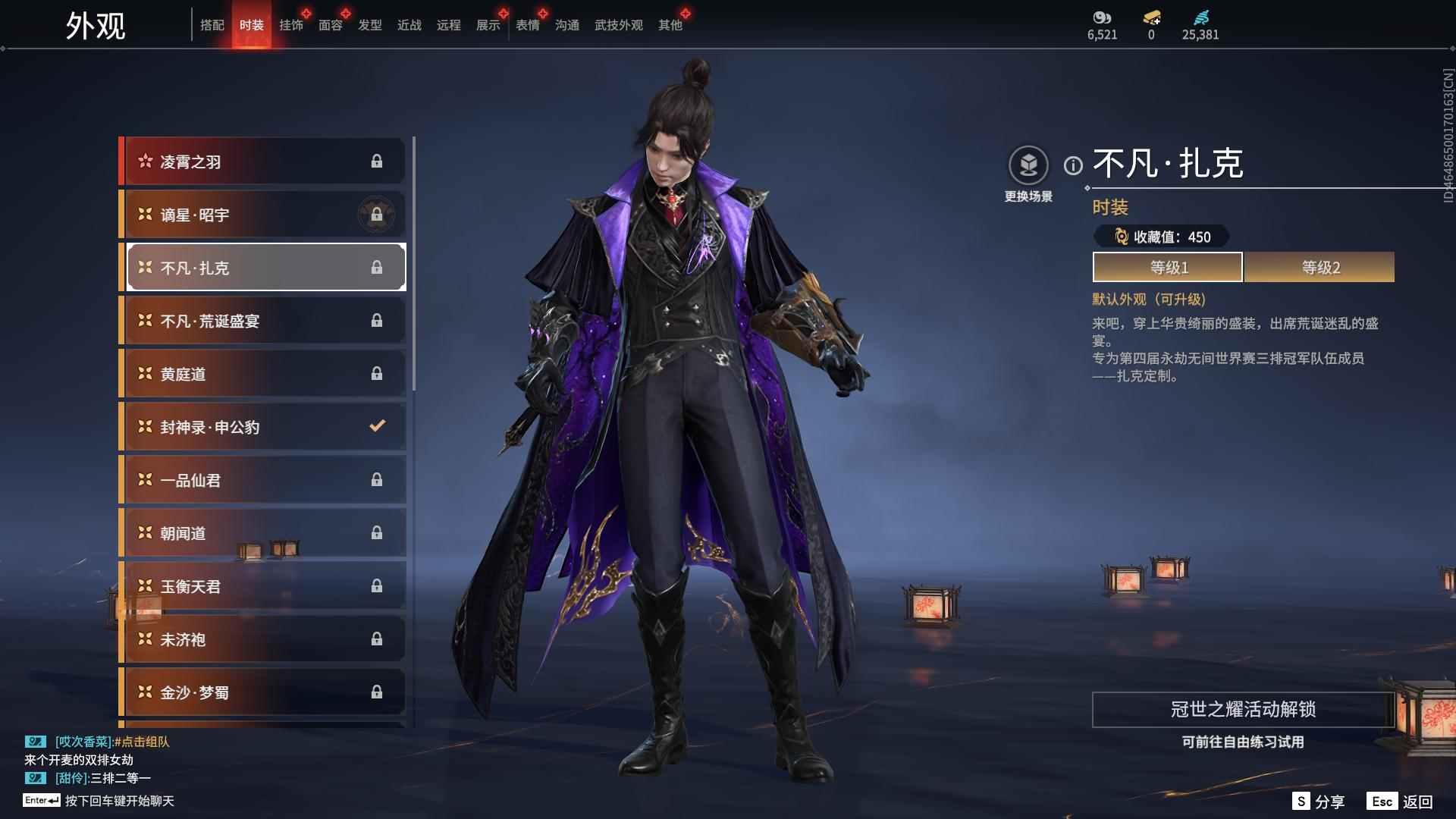Screen dimensions: 1456x819
Task: Select the 等级1 appearance level
Action: point(1168,268)
